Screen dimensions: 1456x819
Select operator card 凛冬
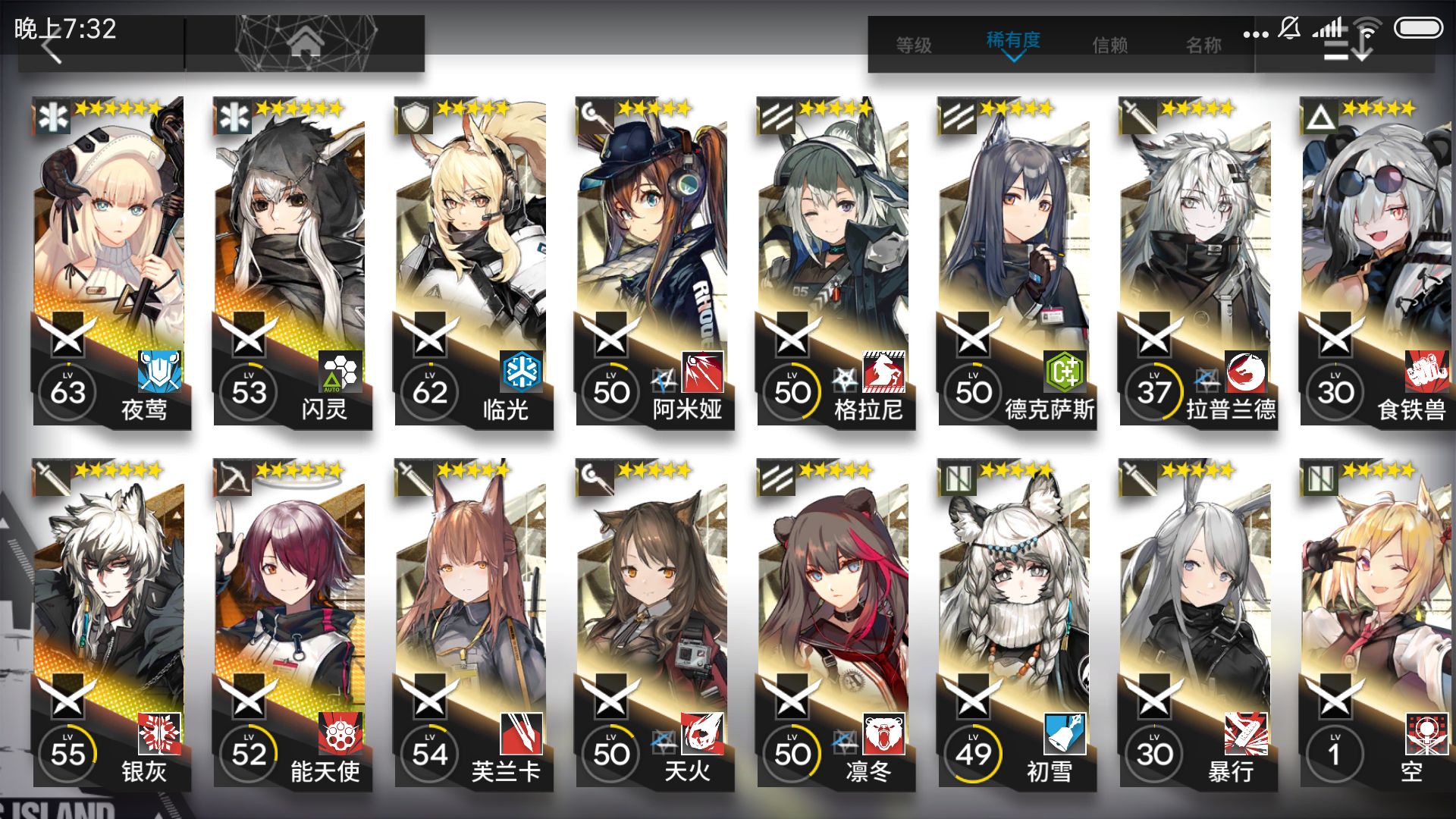[833, 623]
